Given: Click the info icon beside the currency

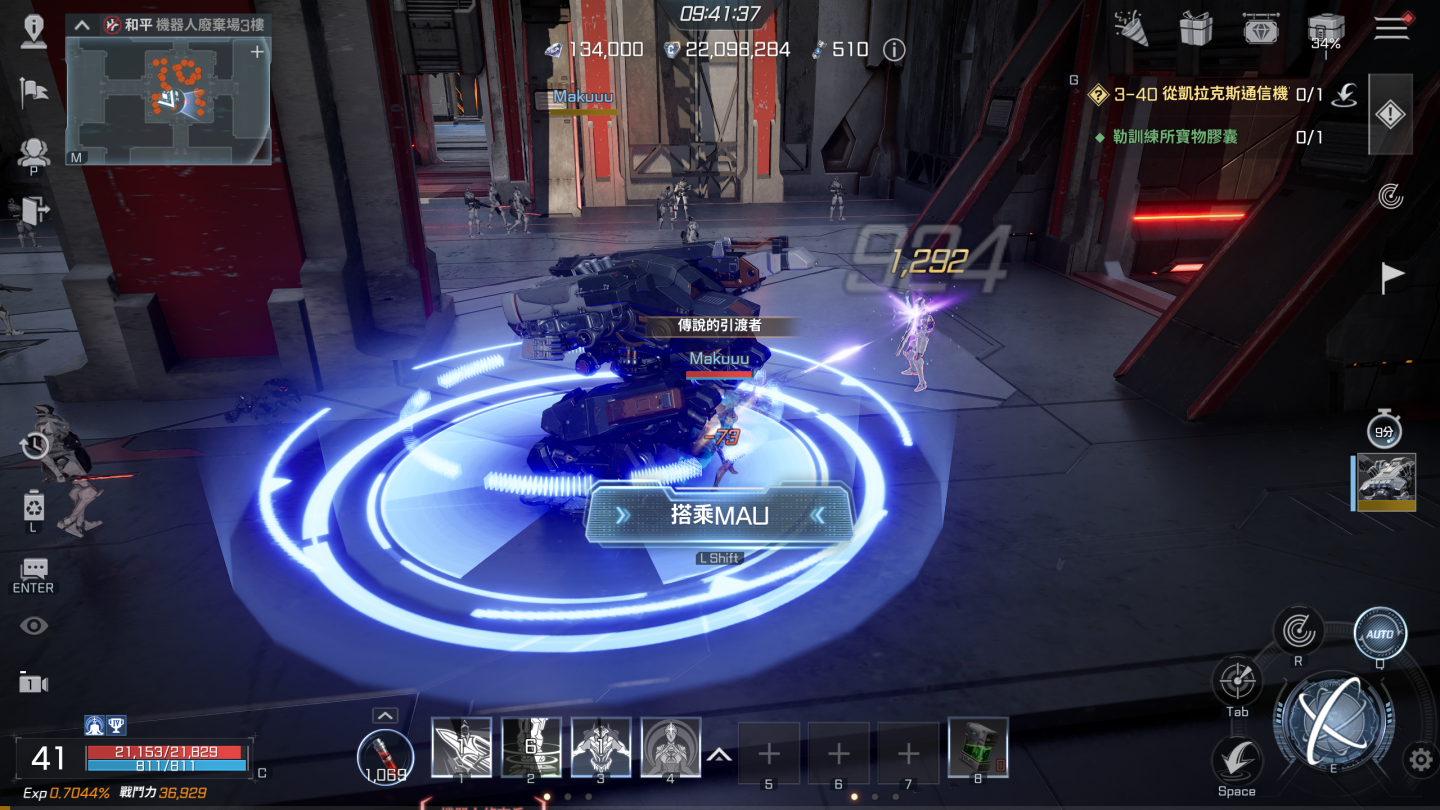Looking at the screenshot, I should click(x=894, y=50).
